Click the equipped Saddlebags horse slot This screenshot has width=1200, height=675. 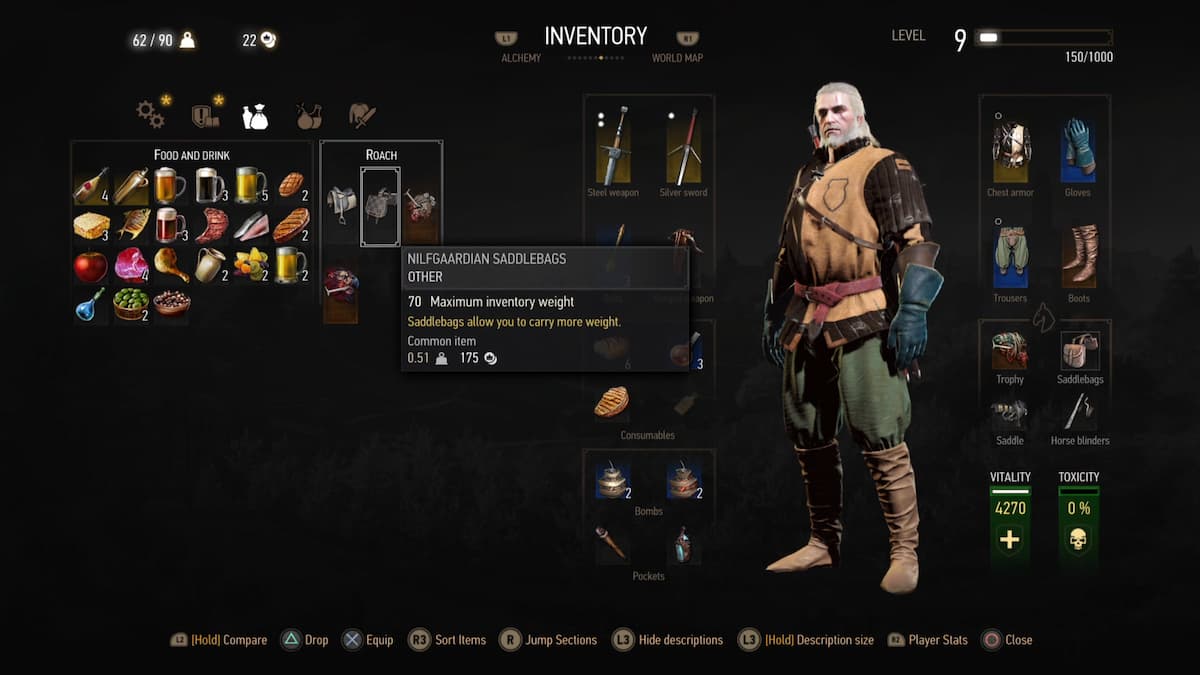point(1079,352)
